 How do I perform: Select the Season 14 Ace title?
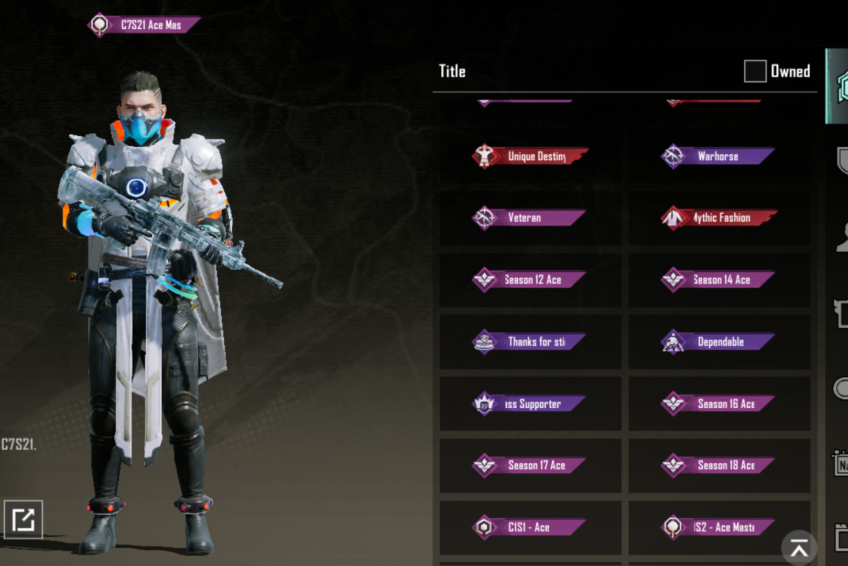pyautogui.click(x=719, y=280)
